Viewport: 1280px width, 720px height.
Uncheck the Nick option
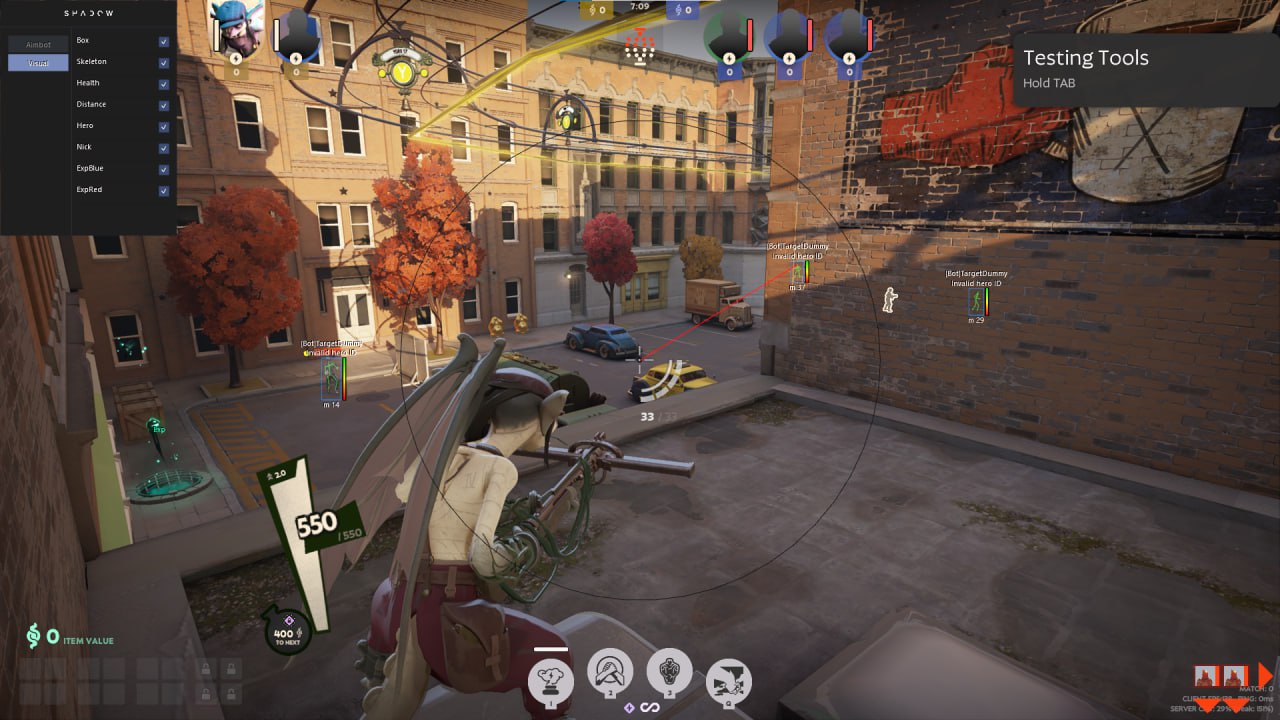pyautogui.click(x=163, y=148)
